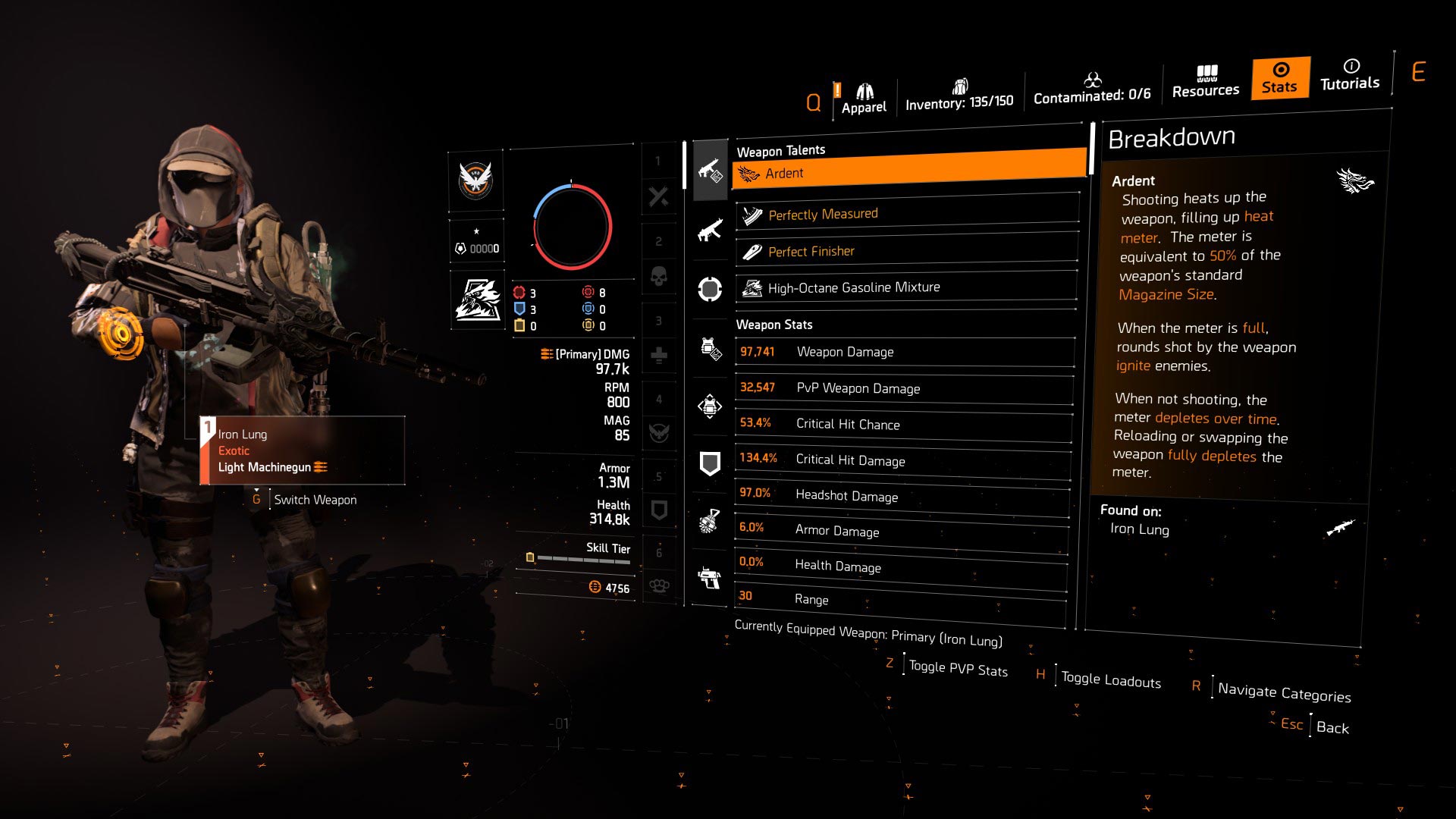Toggle PVP Stats
The image size is (1456, 819).
959,669
